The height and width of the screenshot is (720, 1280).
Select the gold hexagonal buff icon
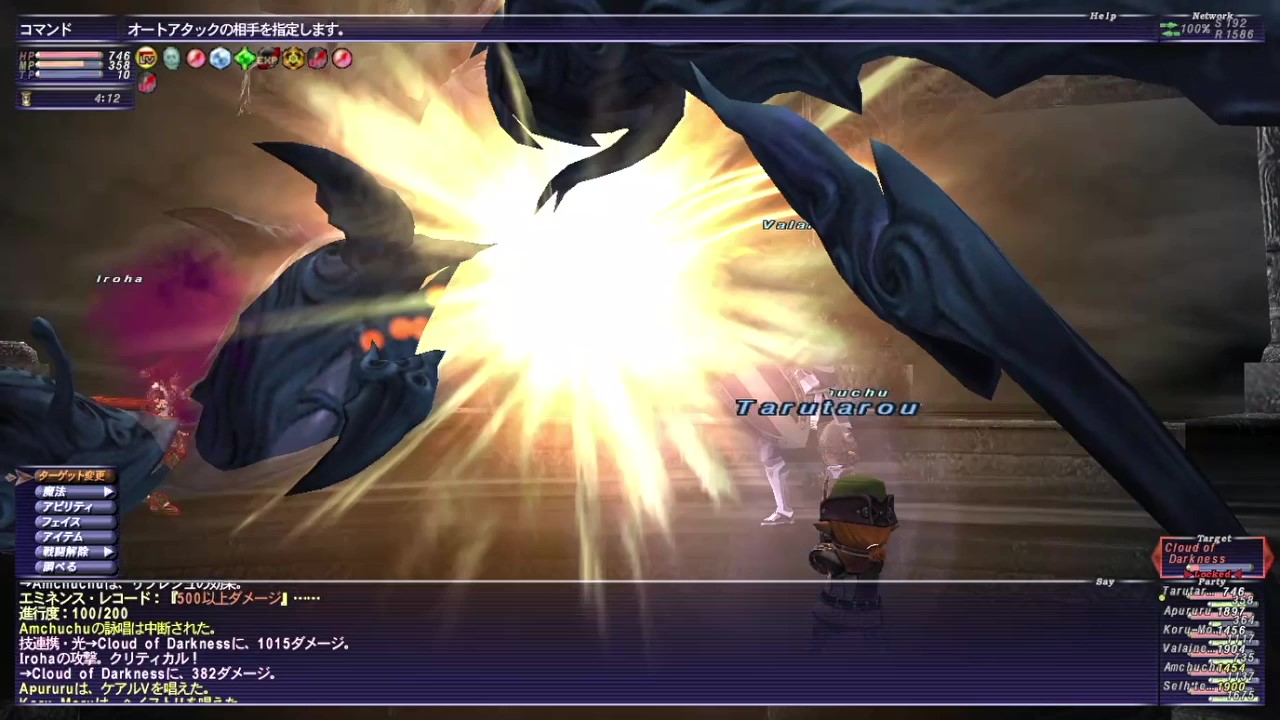coord(293,58)
